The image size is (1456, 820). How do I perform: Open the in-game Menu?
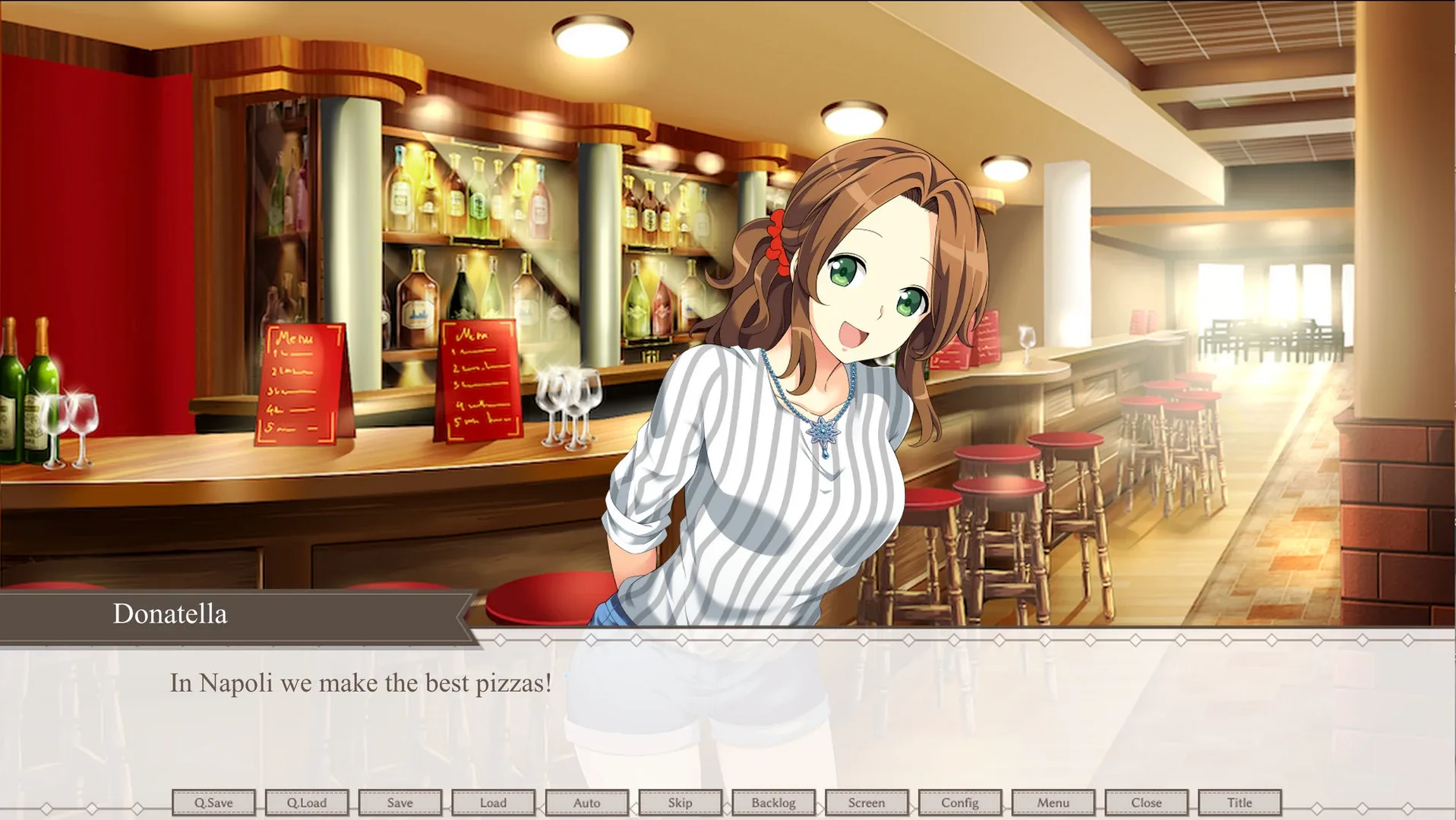1053,803
